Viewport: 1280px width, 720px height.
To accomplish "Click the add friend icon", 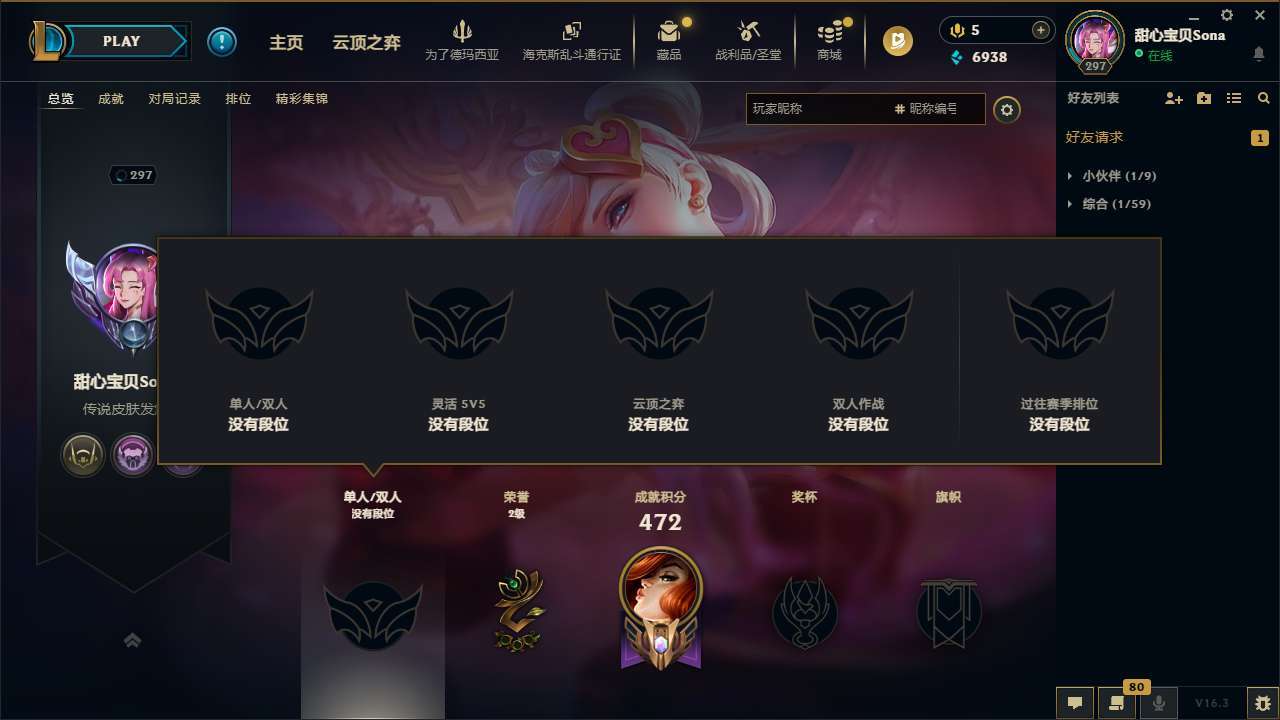I will tap(1172, 98).
